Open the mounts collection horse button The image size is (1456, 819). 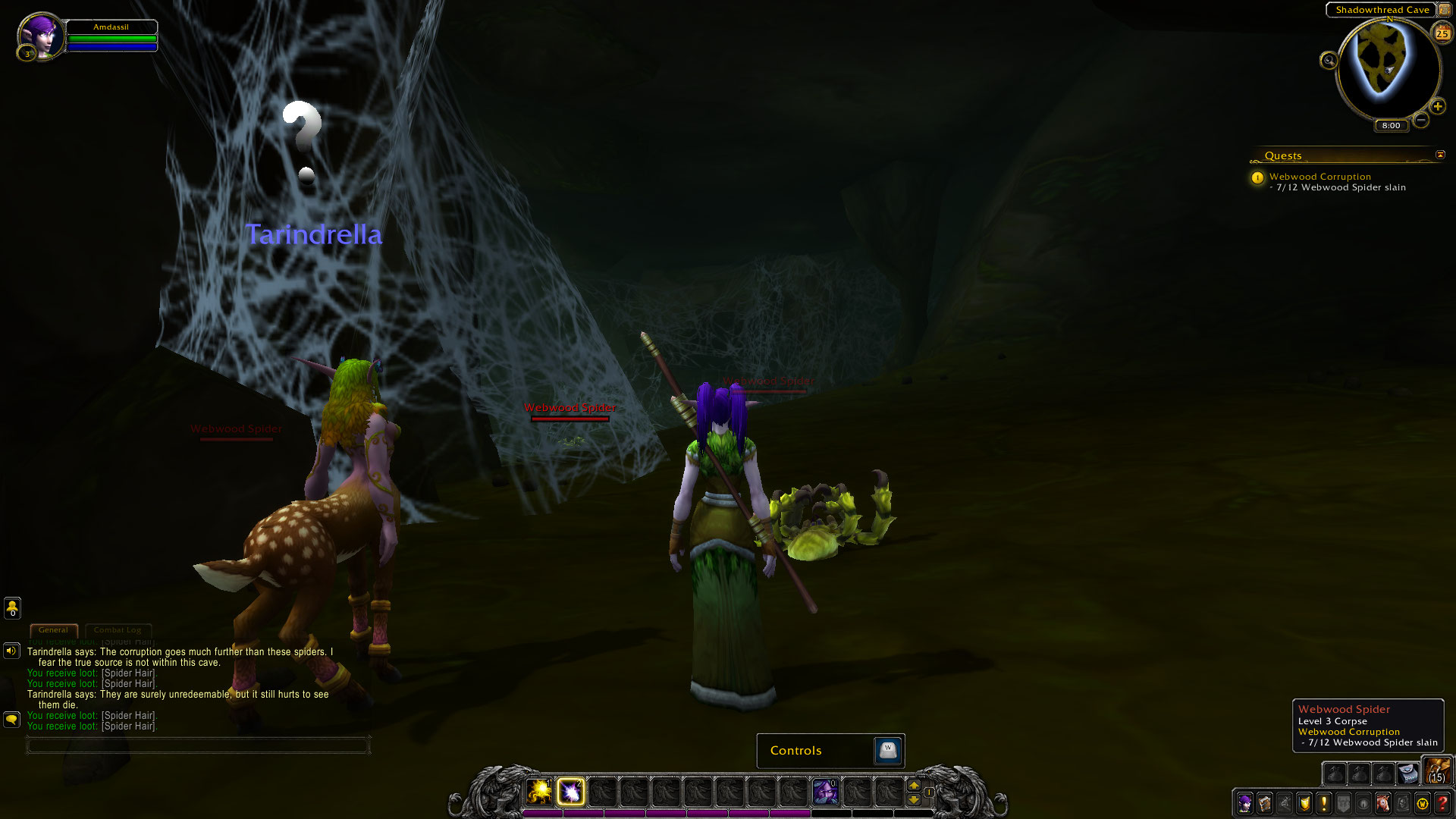[x=1383, y=803]
